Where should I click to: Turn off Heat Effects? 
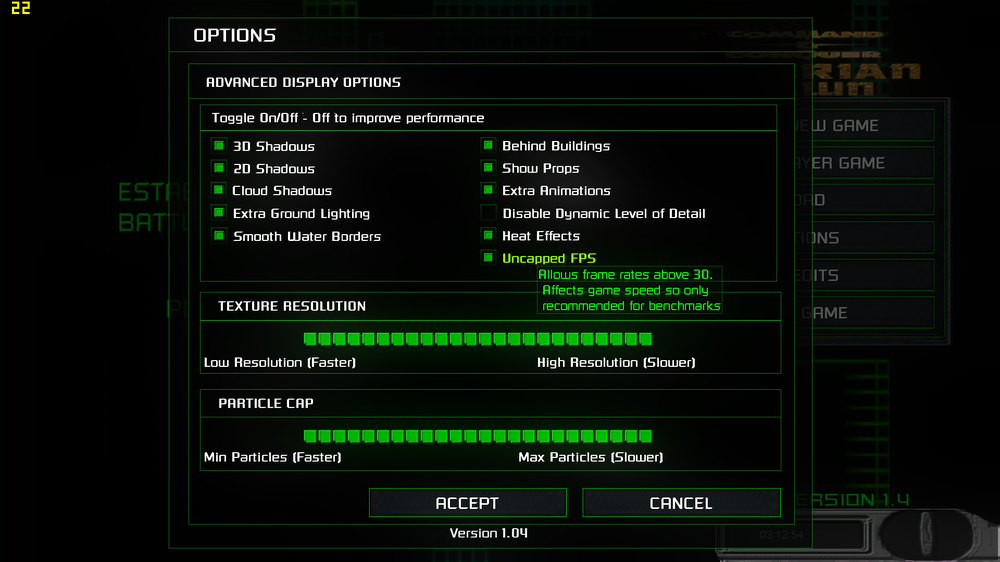point(488,235)
